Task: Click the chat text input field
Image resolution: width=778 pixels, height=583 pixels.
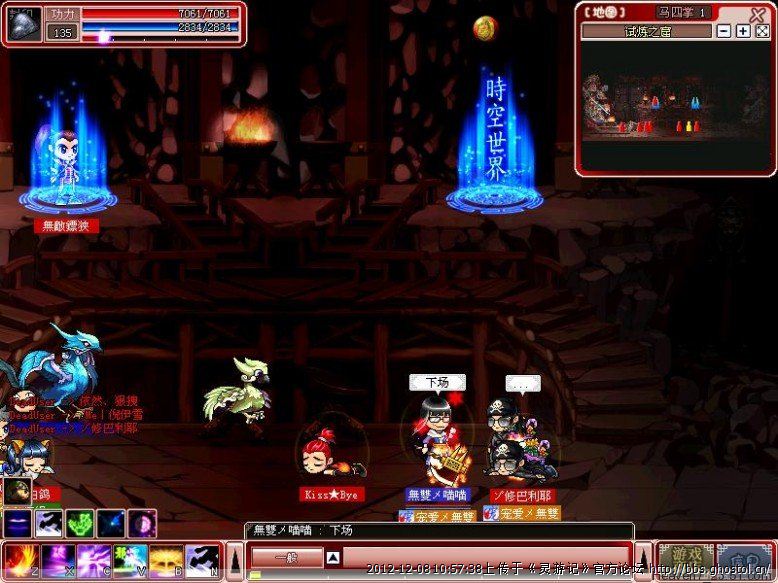Action: click(480, 558)
